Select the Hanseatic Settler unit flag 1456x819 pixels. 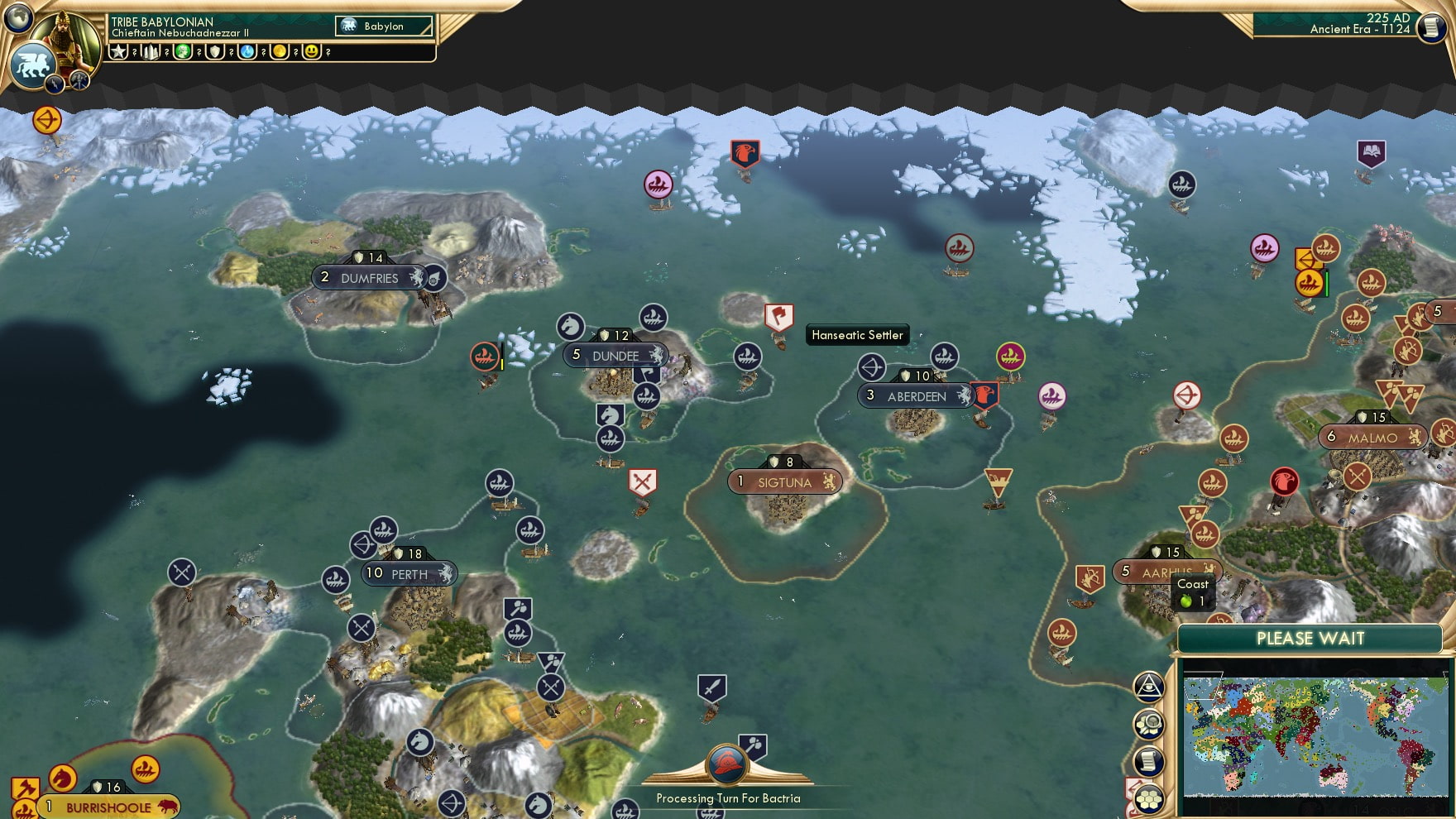tap(778, 318)
